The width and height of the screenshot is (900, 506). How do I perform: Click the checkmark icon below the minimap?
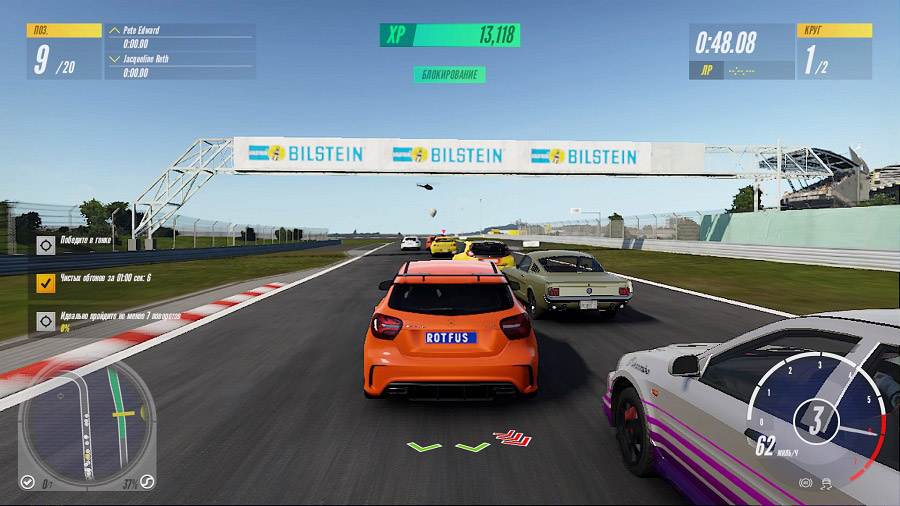(x=28, y=482)
